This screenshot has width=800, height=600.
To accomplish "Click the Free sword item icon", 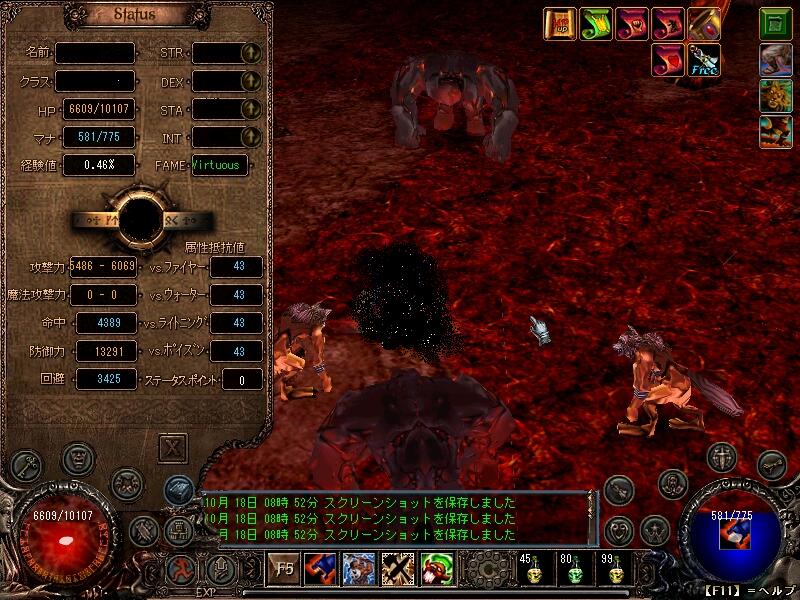I will [x=703, y=60].
